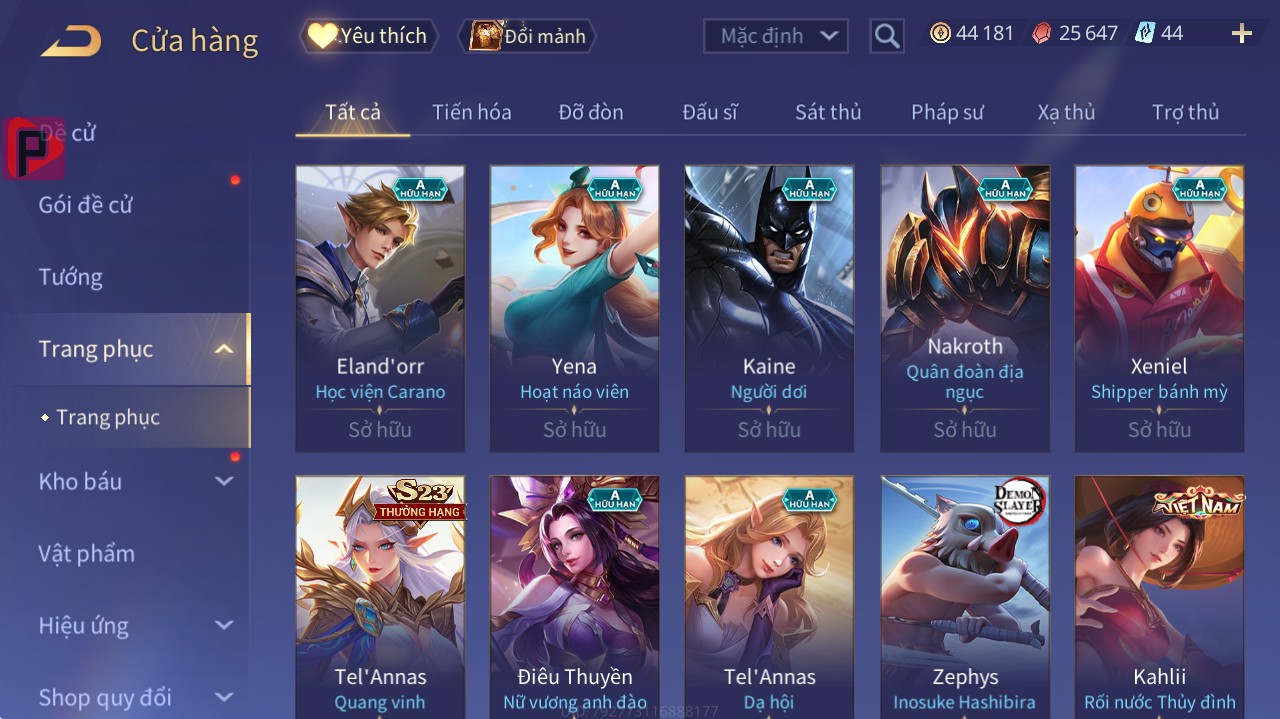Viewport: 1280px width, 719px height.
Task: Open the Vật phẩm items section
Action: [x=86, y=553]
